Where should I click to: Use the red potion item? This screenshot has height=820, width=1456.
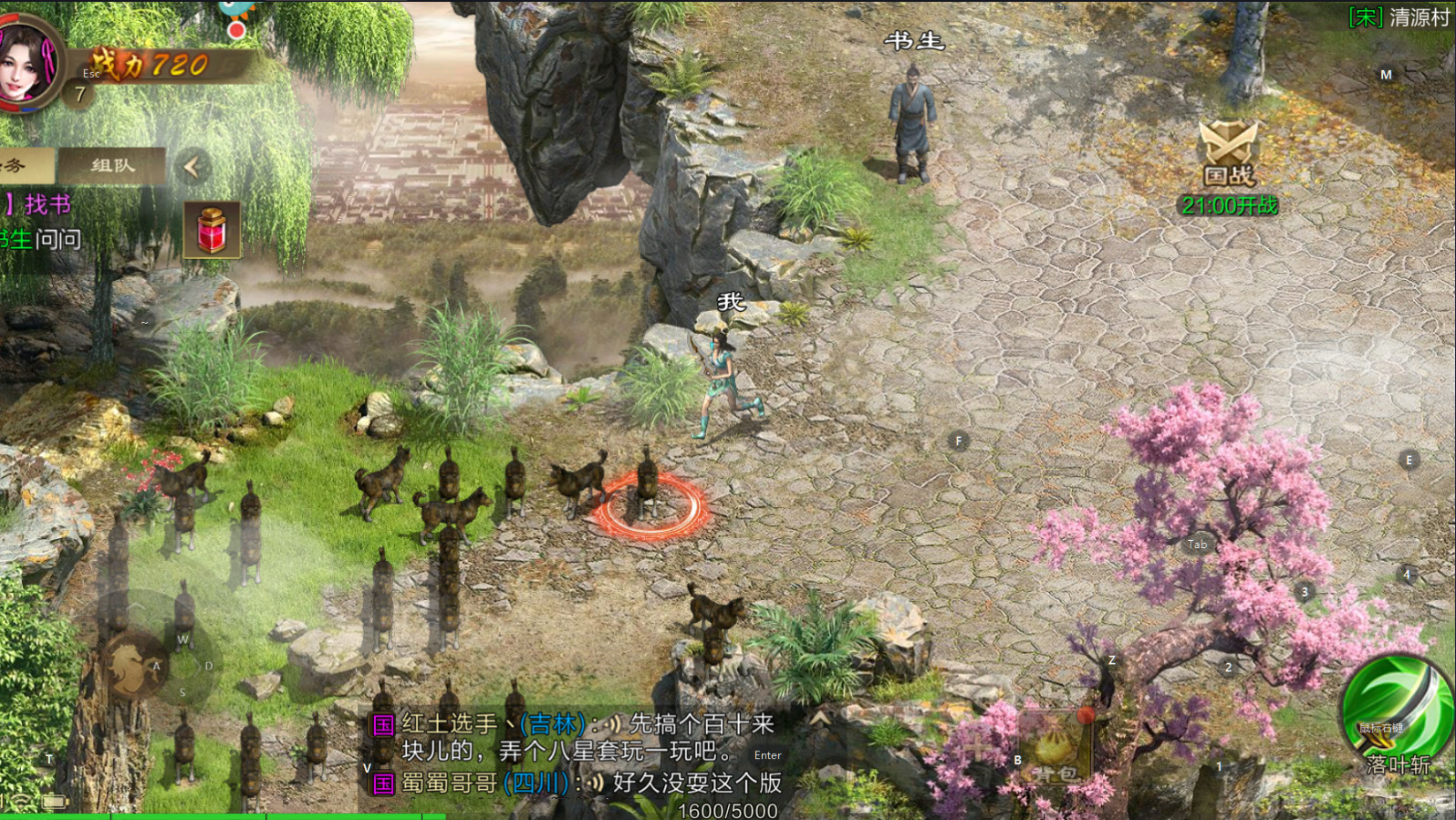(x=212, y=229)
